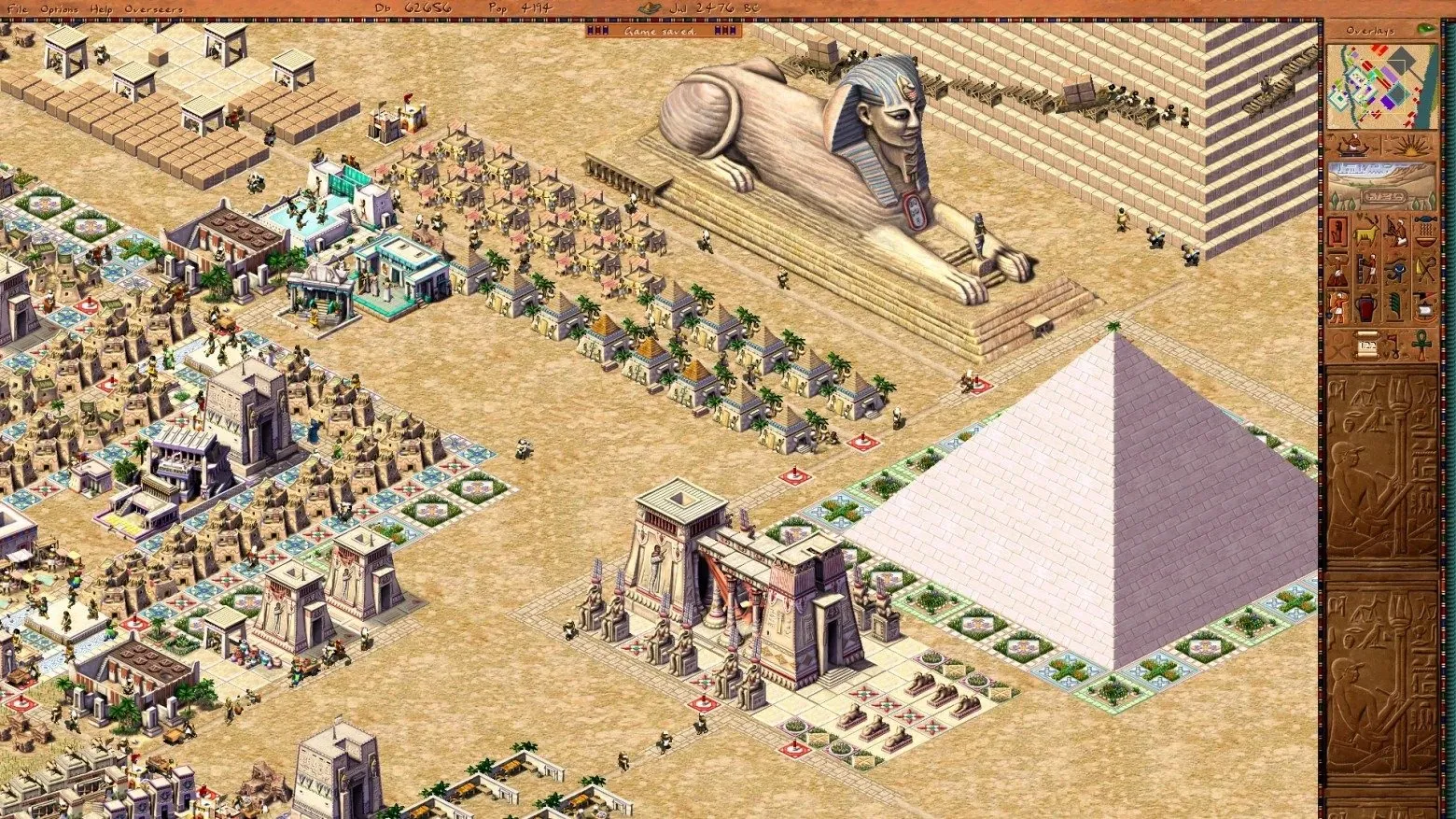Select the amphora Industry build icon
This screenshot has height=819, width=1456.
pyautogui.click(x=1365, y=305)
